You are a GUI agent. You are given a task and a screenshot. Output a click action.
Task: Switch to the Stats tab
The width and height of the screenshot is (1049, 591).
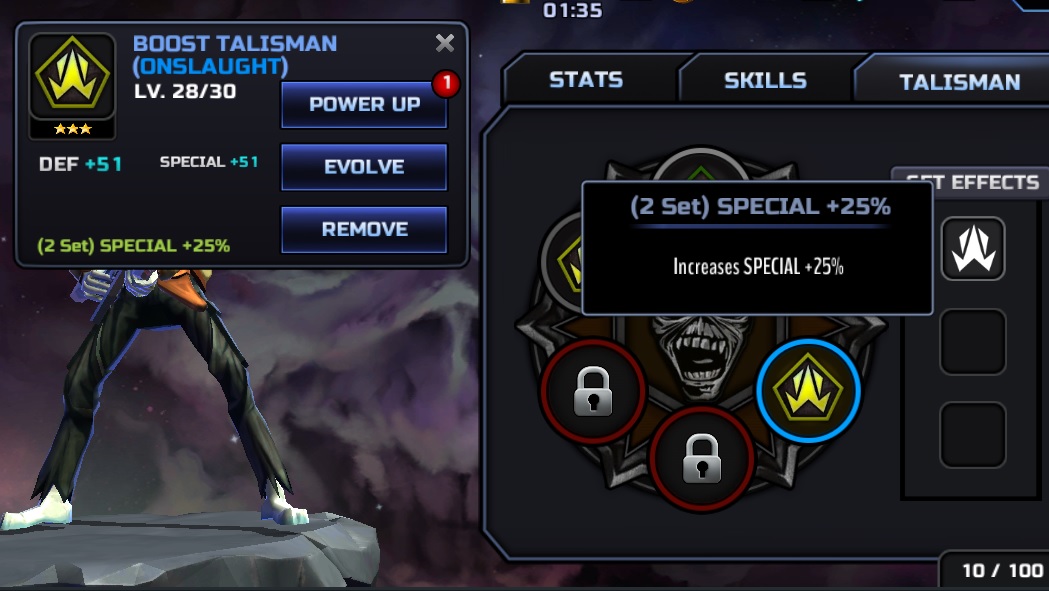(x=586, y=80)
